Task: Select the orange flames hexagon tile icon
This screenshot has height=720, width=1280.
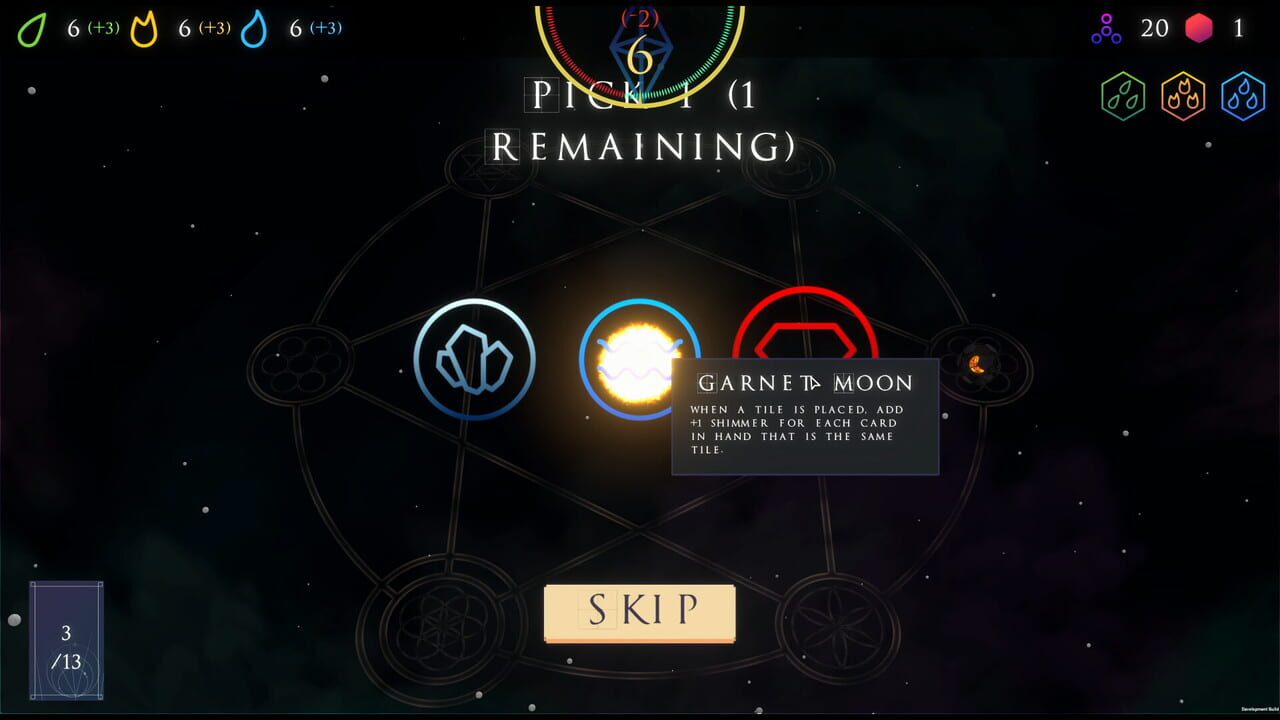Action: click(1183, 96)
